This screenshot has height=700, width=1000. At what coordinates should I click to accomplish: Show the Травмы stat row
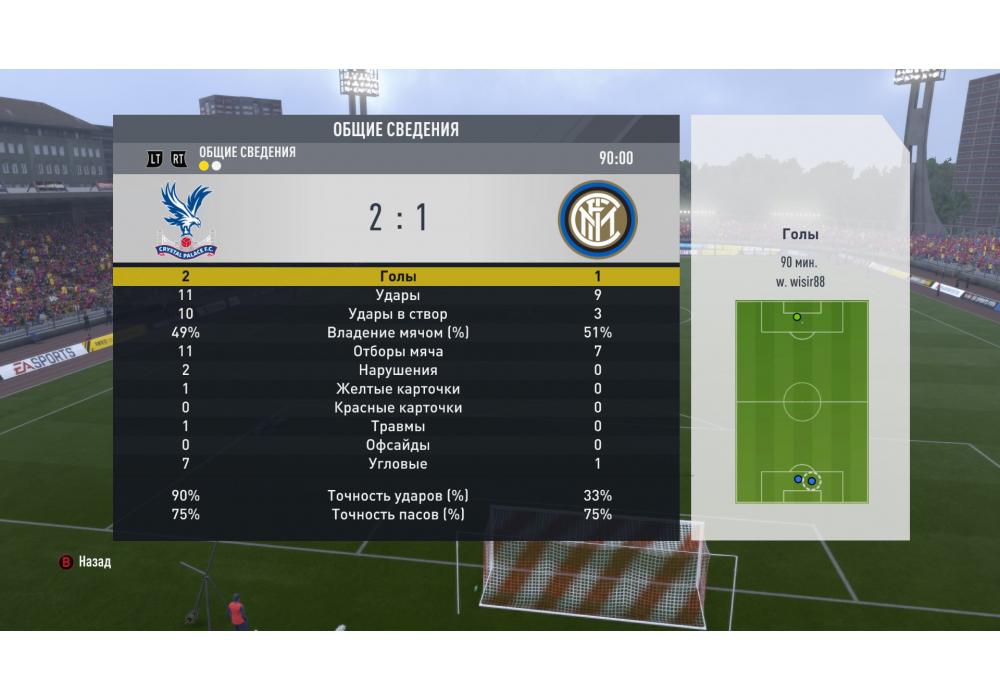point(398,427)
